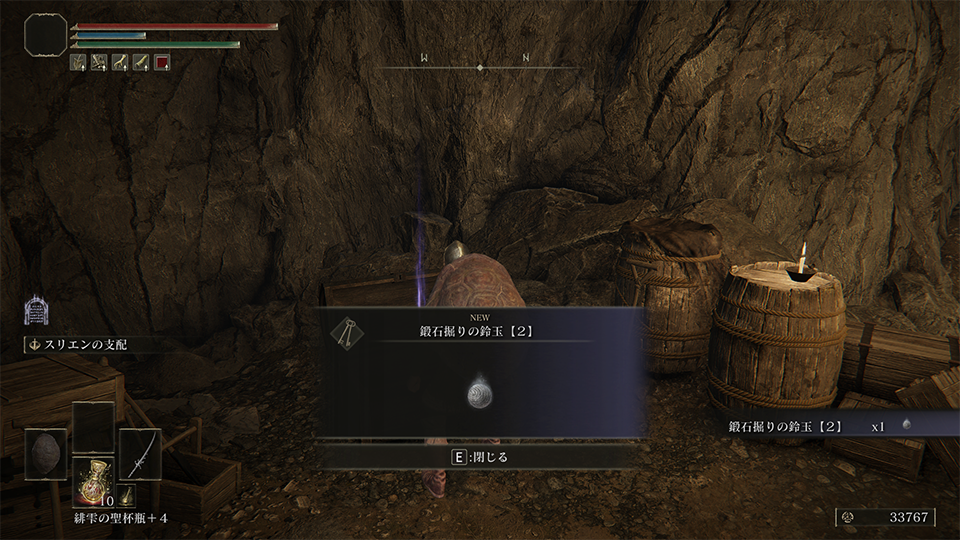
Task: Click the compass bar at the top
Action: coord(481,67)
